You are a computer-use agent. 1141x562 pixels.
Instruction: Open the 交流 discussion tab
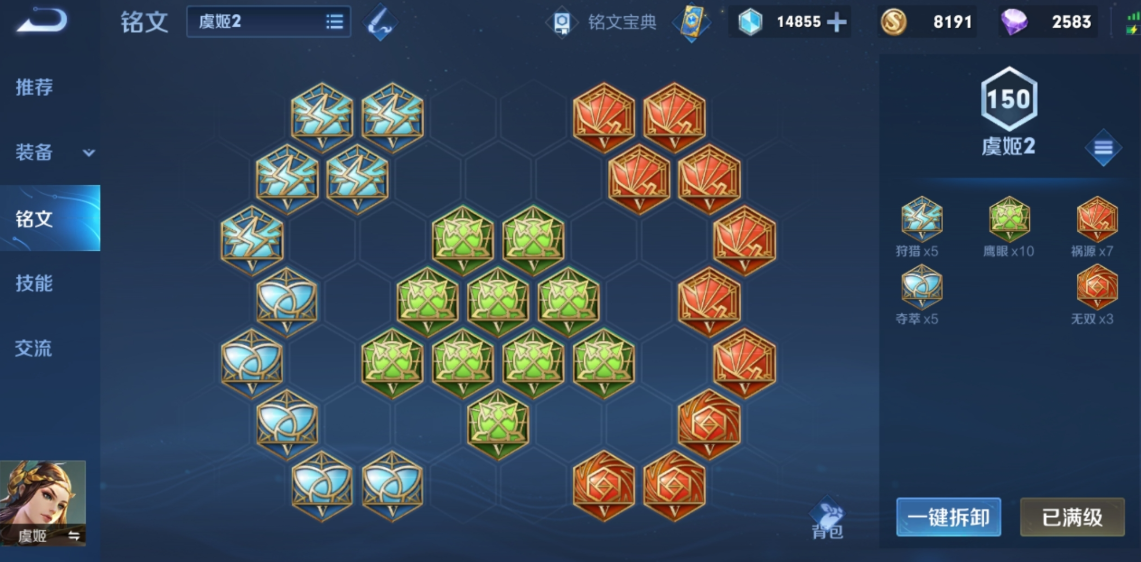tap(35, 348)
